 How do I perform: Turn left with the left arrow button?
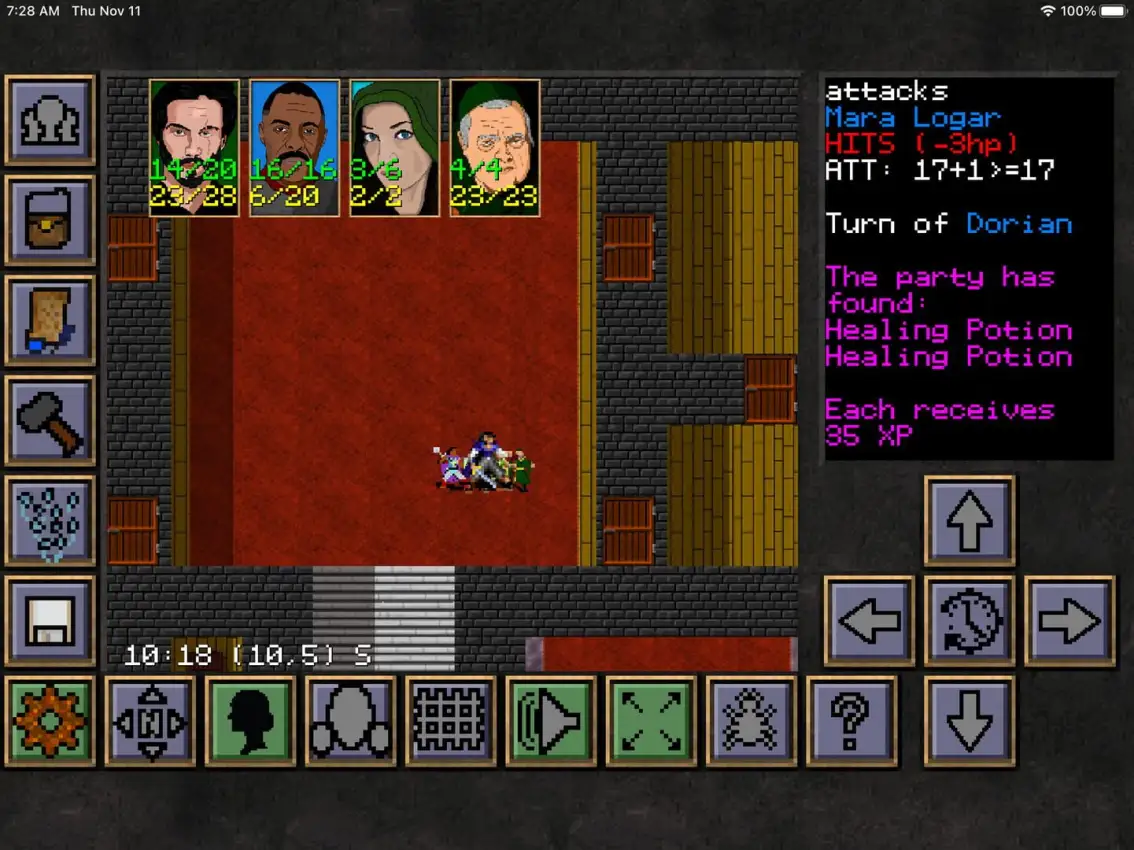(869, 620)
